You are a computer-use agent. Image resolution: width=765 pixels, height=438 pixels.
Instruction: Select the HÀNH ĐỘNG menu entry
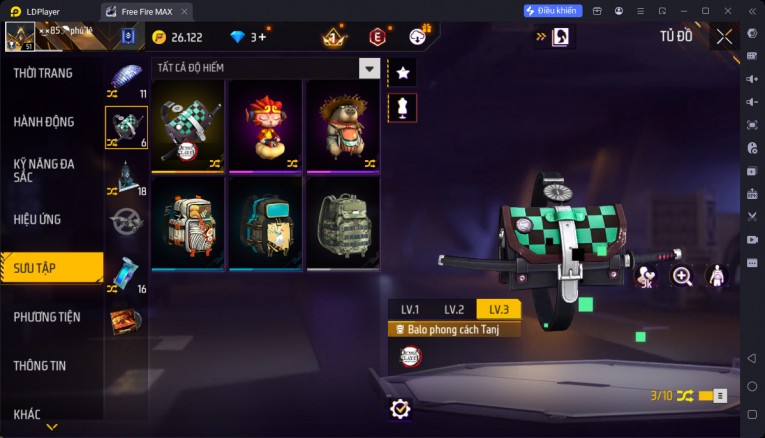(44, 122)
